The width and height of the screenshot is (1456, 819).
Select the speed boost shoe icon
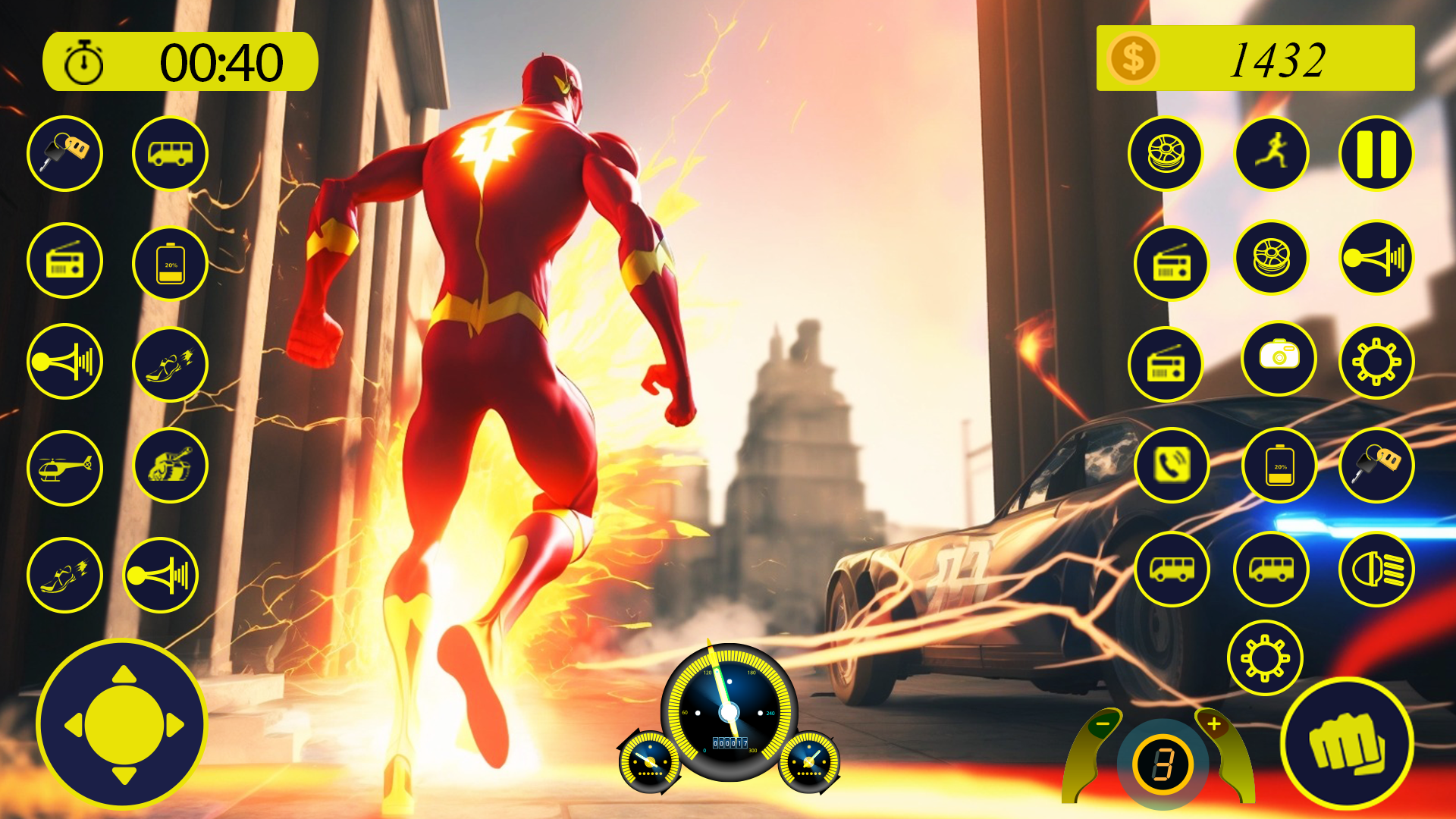click(170, 364)
